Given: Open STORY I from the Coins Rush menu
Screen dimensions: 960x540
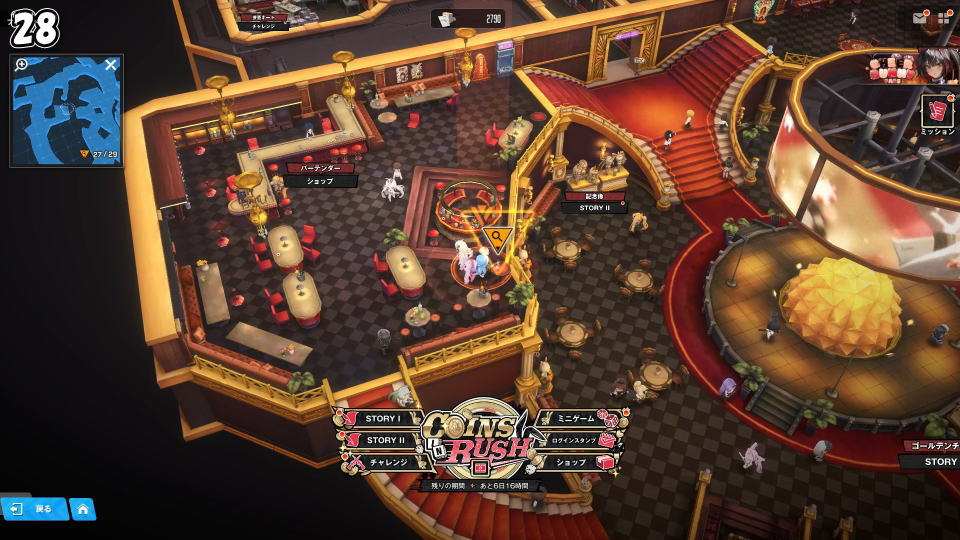Looking at the screenshot, I should pos(382,419).
